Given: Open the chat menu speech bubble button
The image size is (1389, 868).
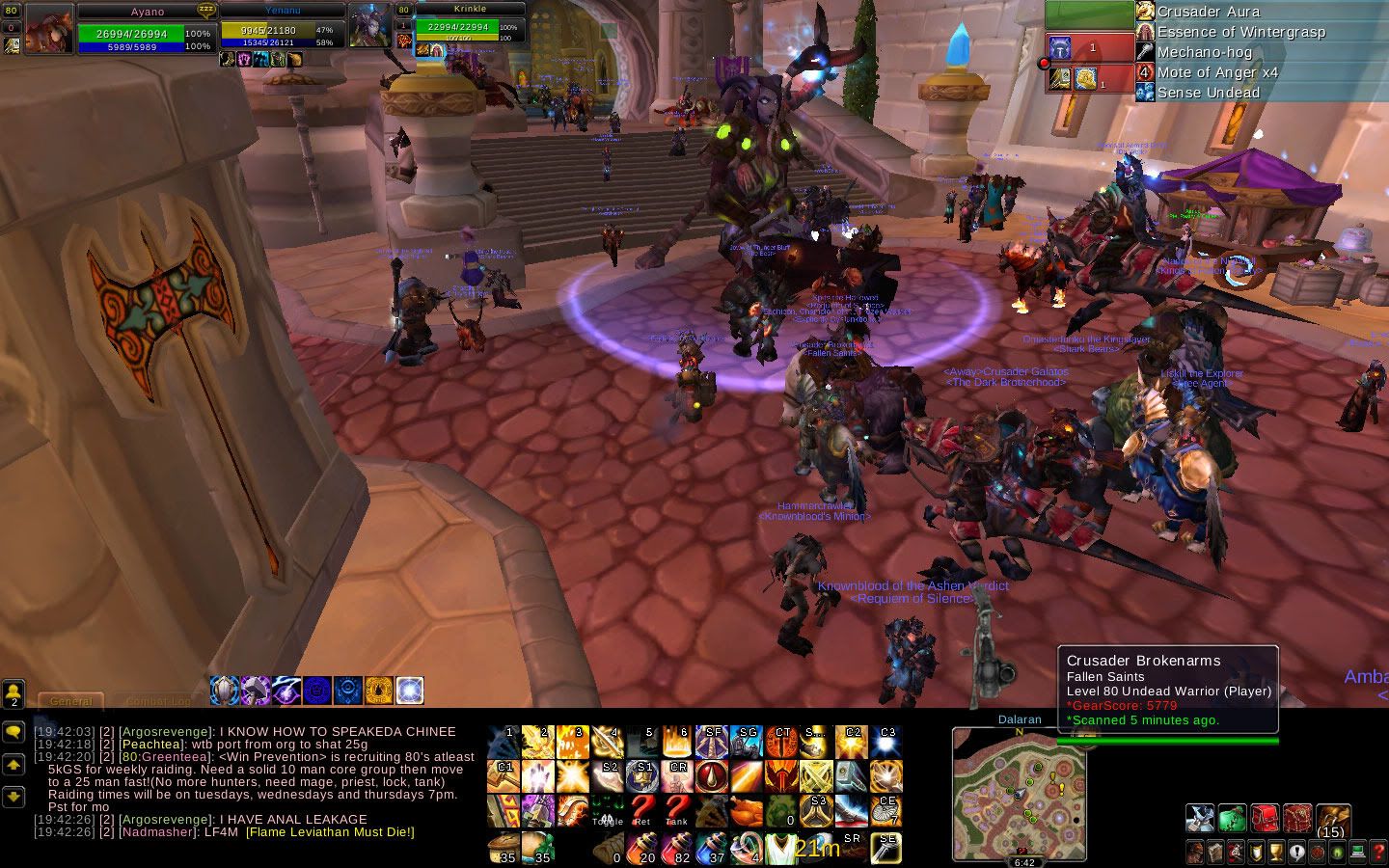Looking at the screenshot, I should (x=14, y=732).
